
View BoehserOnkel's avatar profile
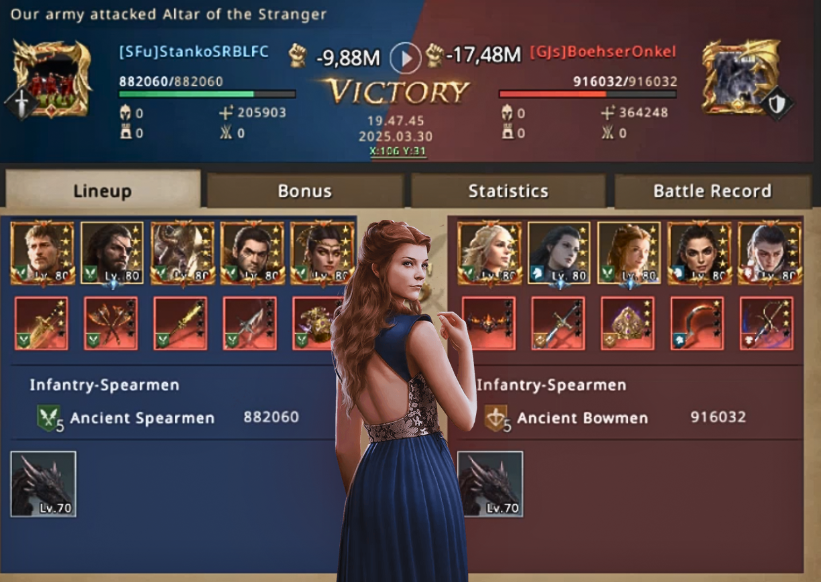point(740,78)
